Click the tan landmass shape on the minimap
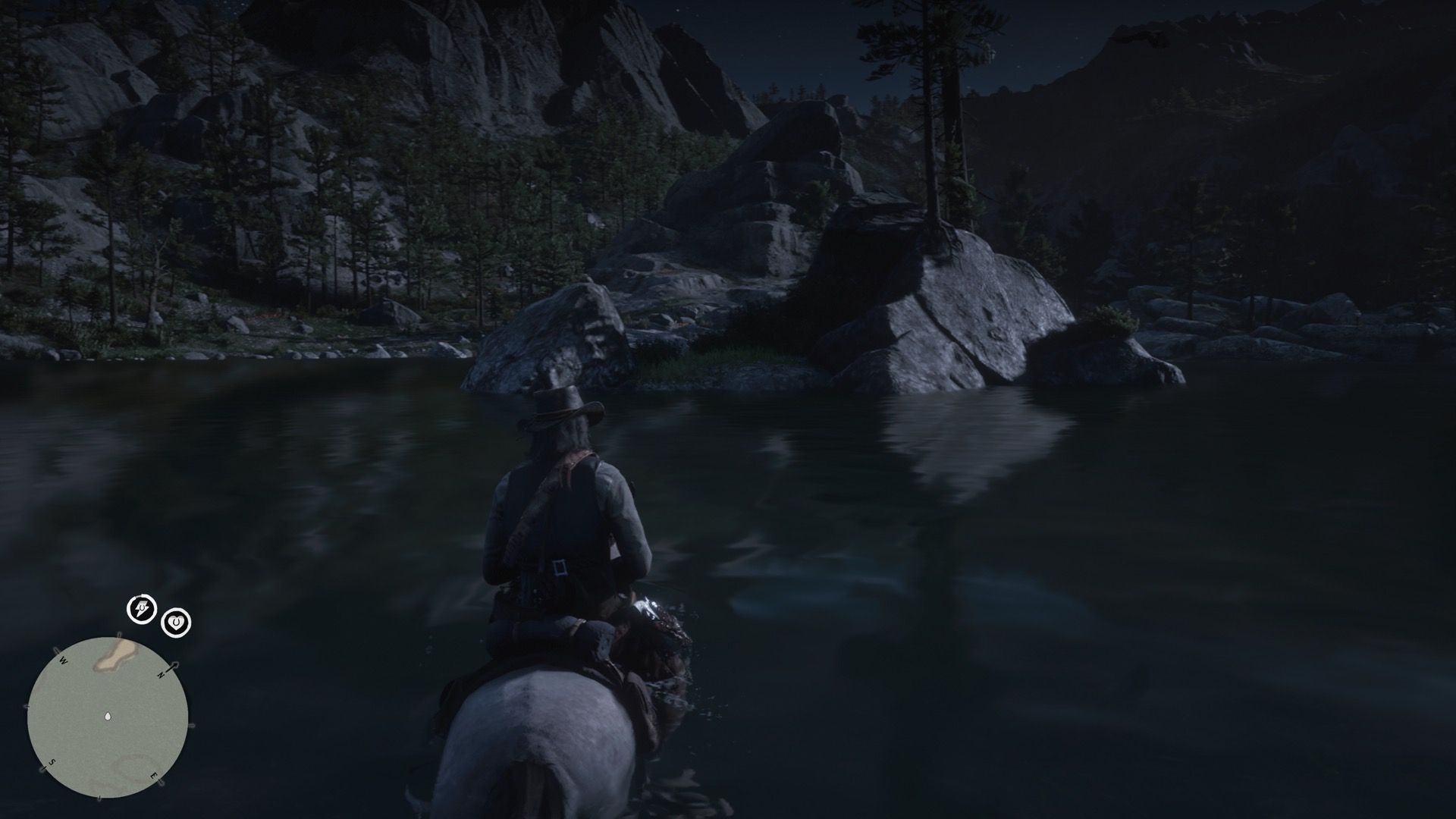This screenshot has width=1456, height=819. (117, 654)
